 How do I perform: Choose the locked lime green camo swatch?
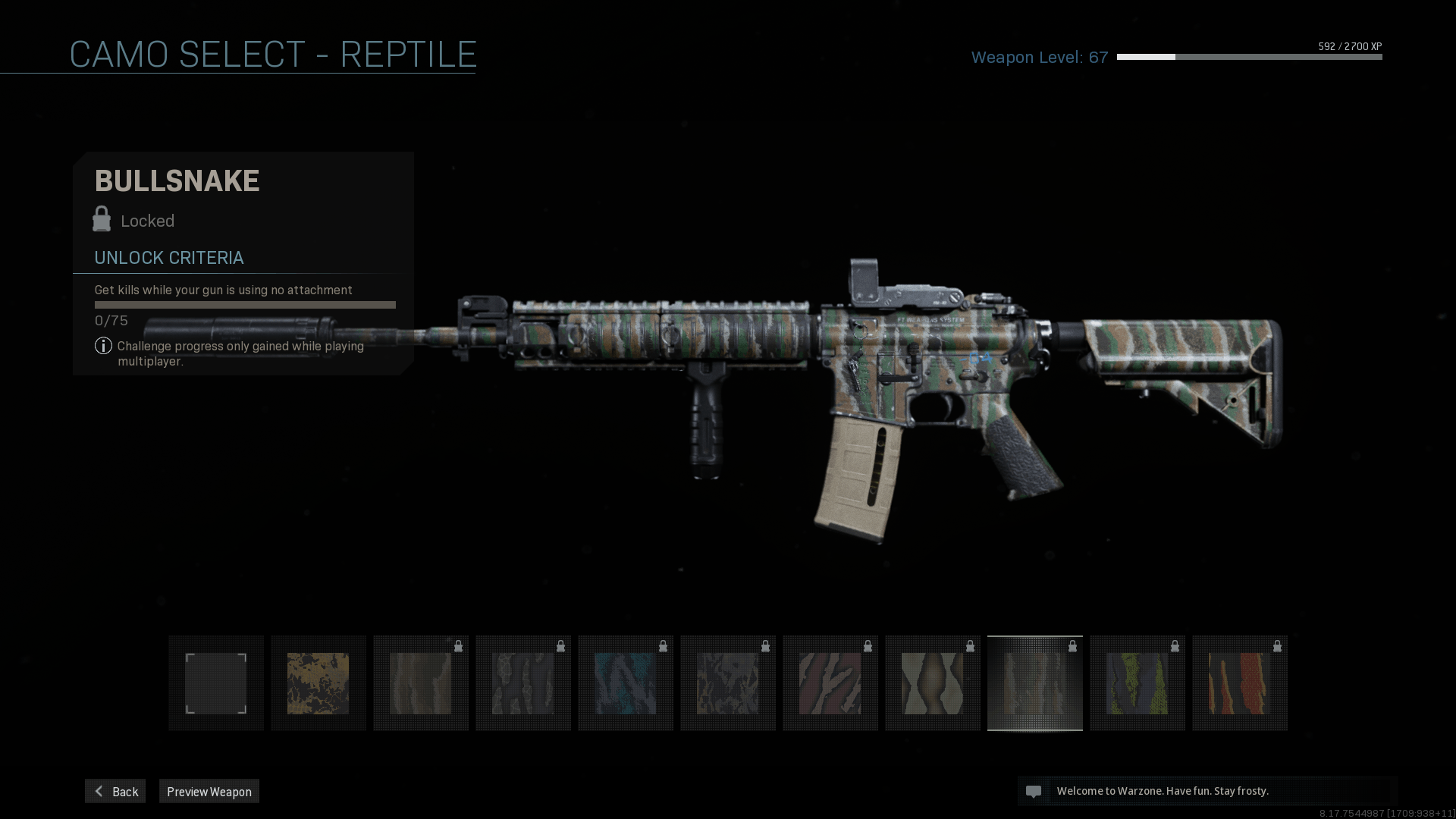pos(1137,683)
